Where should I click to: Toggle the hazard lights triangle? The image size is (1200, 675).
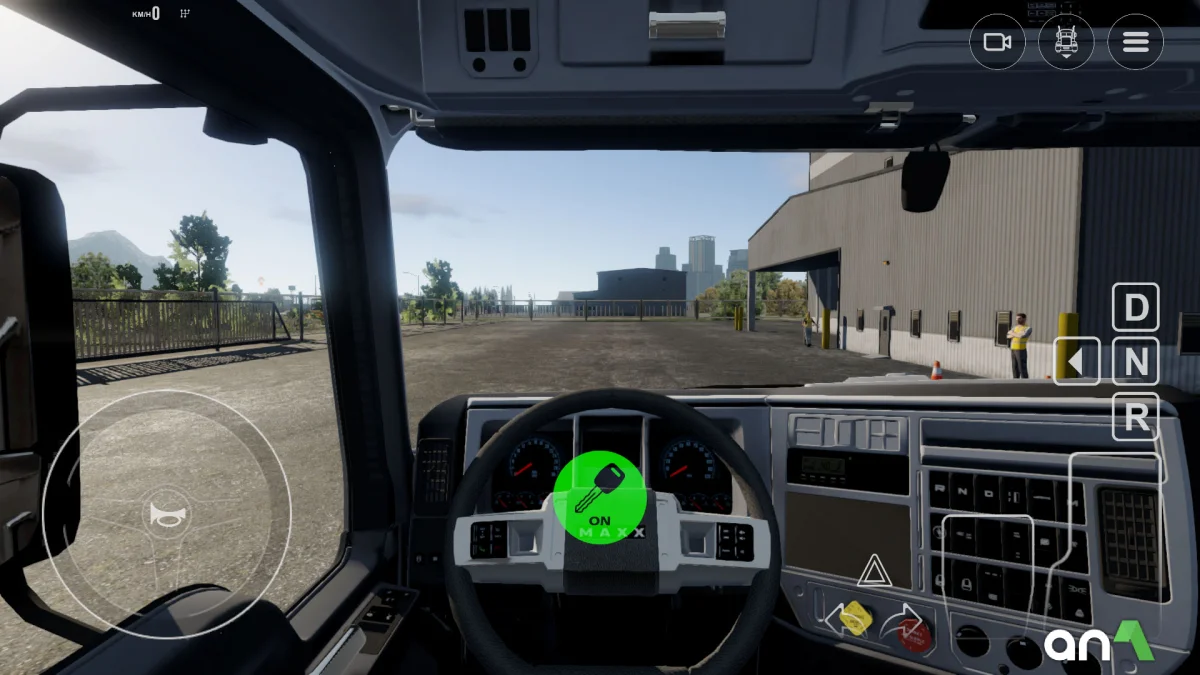pos(874,571)
